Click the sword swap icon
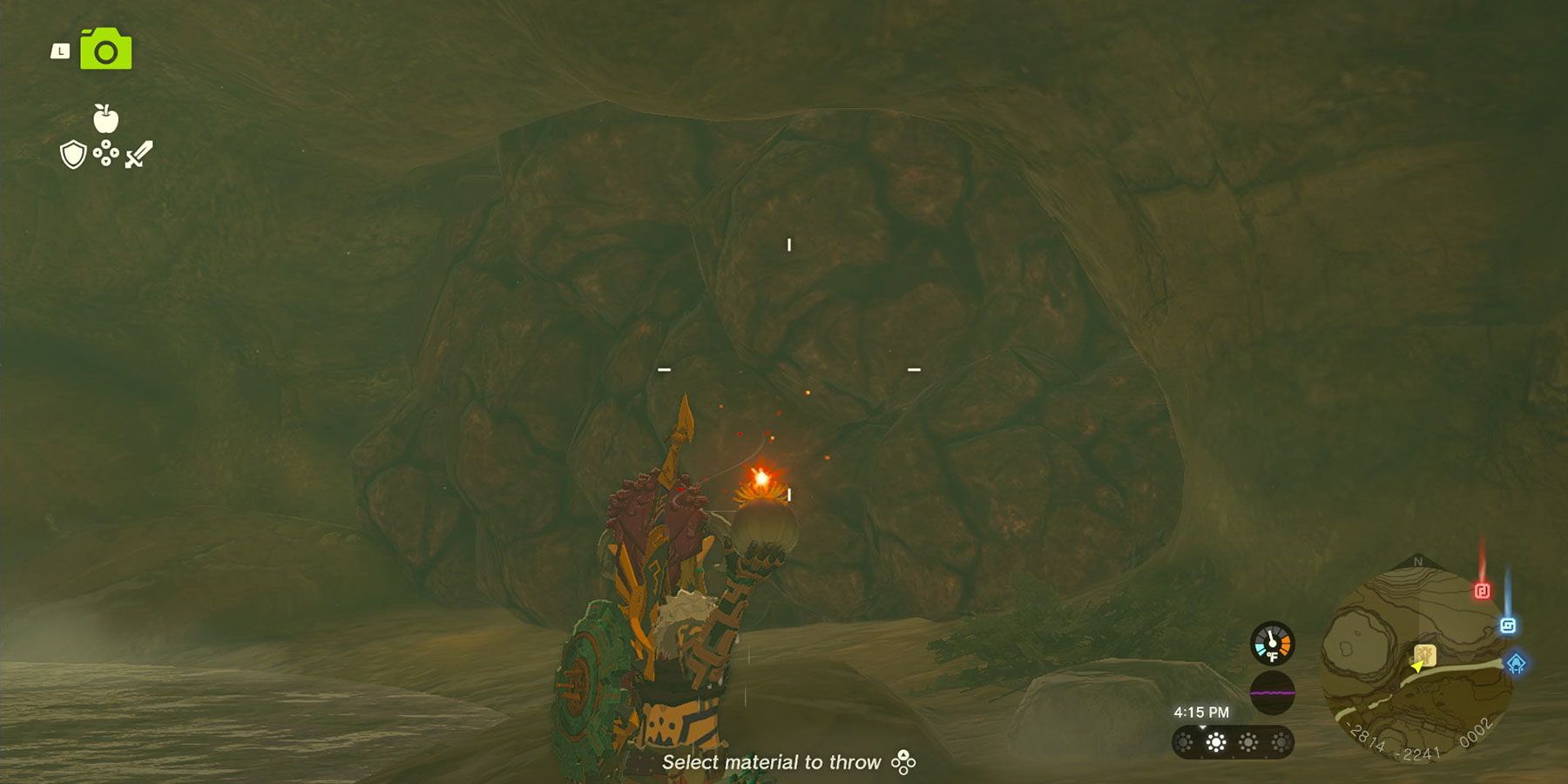 click(x=139, y=153)
